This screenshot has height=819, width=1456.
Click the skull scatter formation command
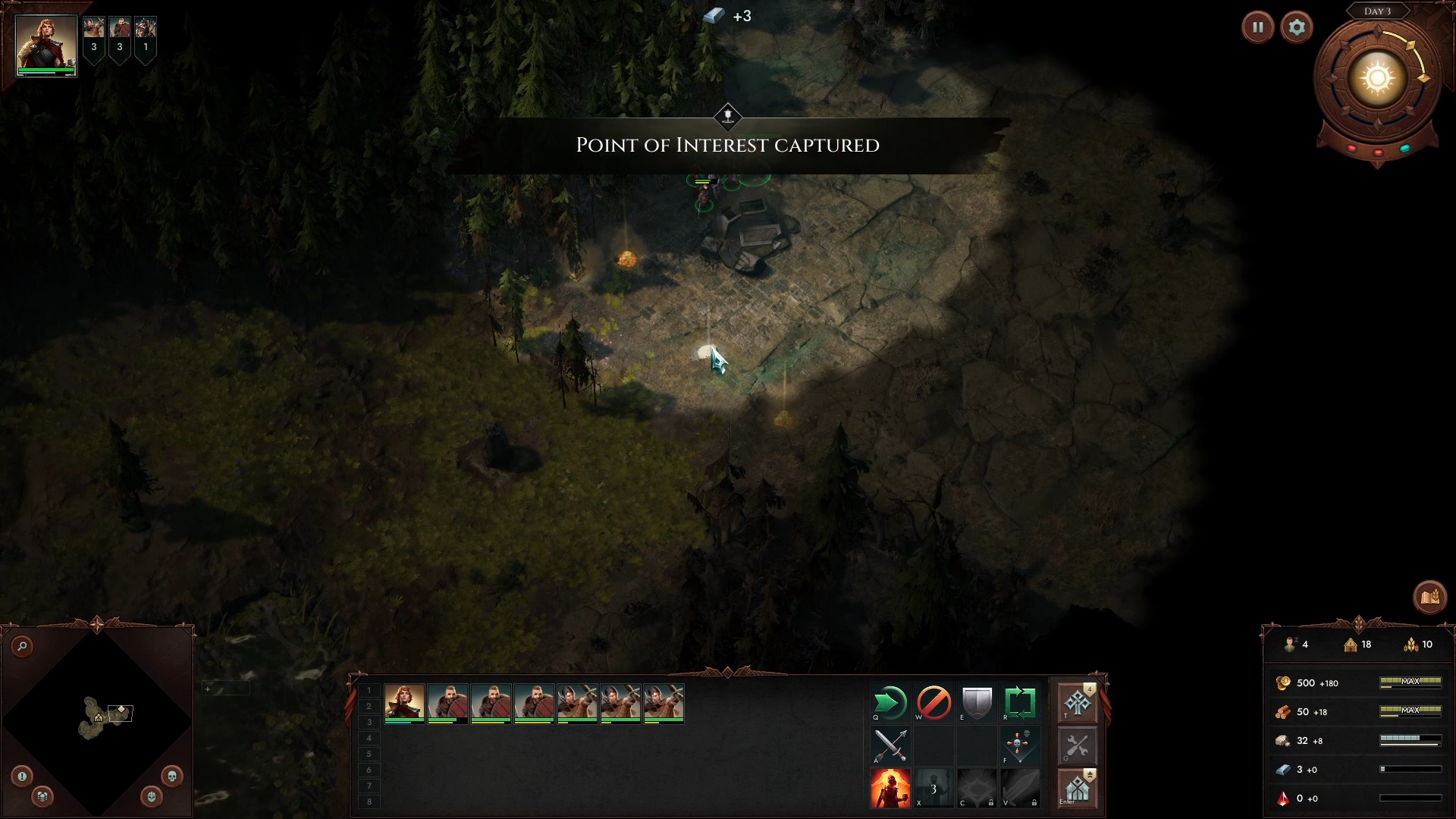(x=1020, y=746)
